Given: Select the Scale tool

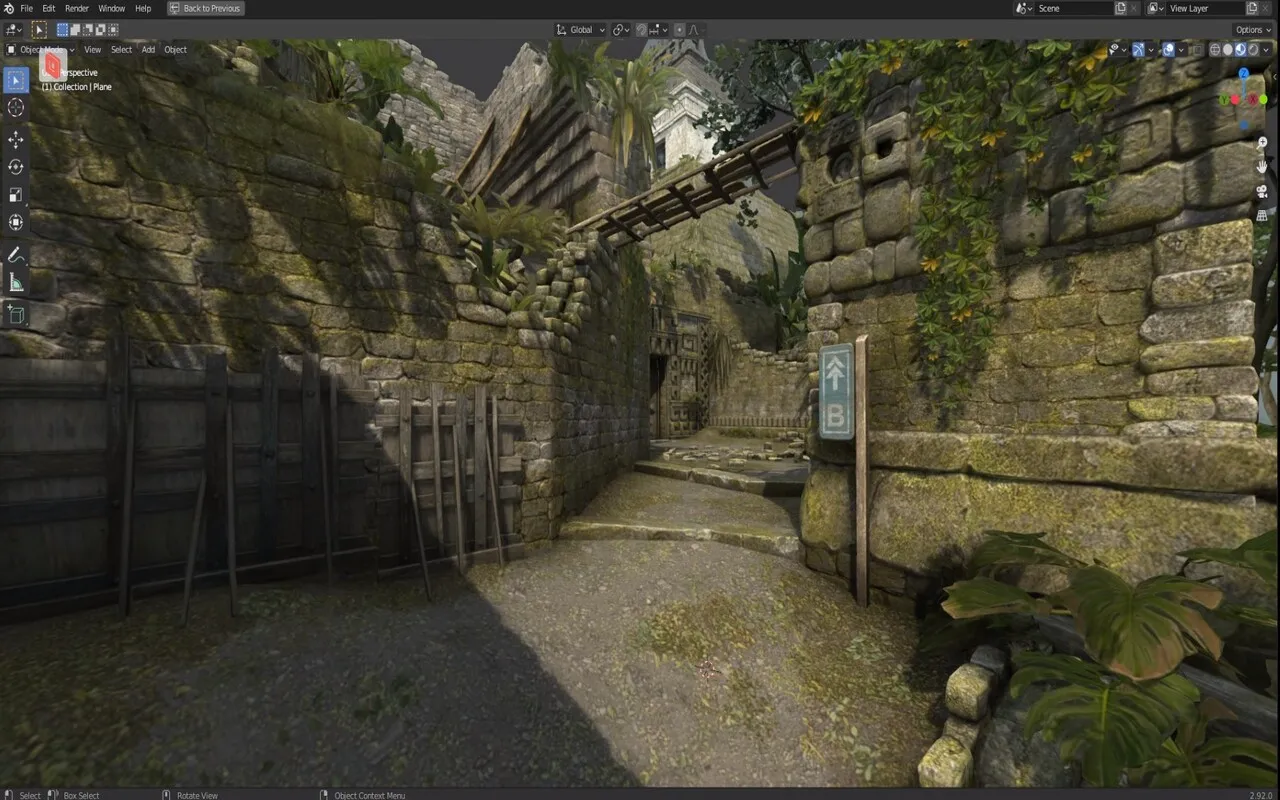Looking at the screenshot, I should 15,196.
